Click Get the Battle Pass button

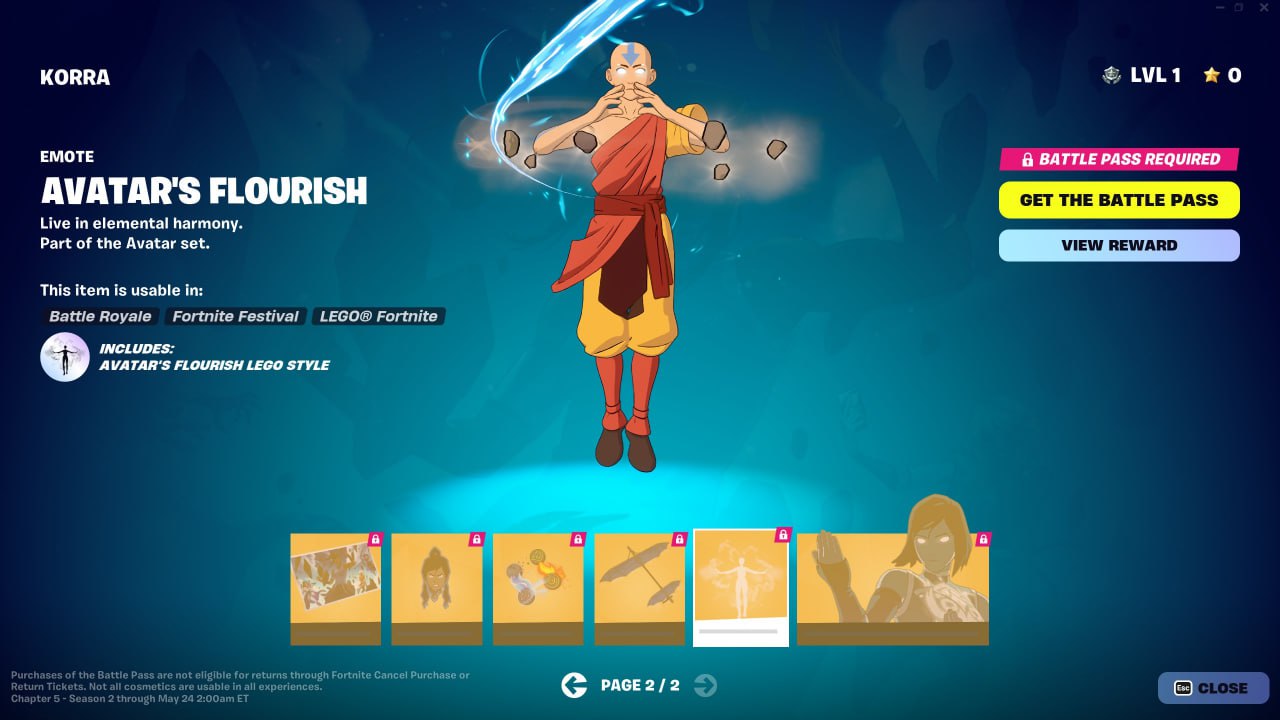click(x=1119, y=200)
